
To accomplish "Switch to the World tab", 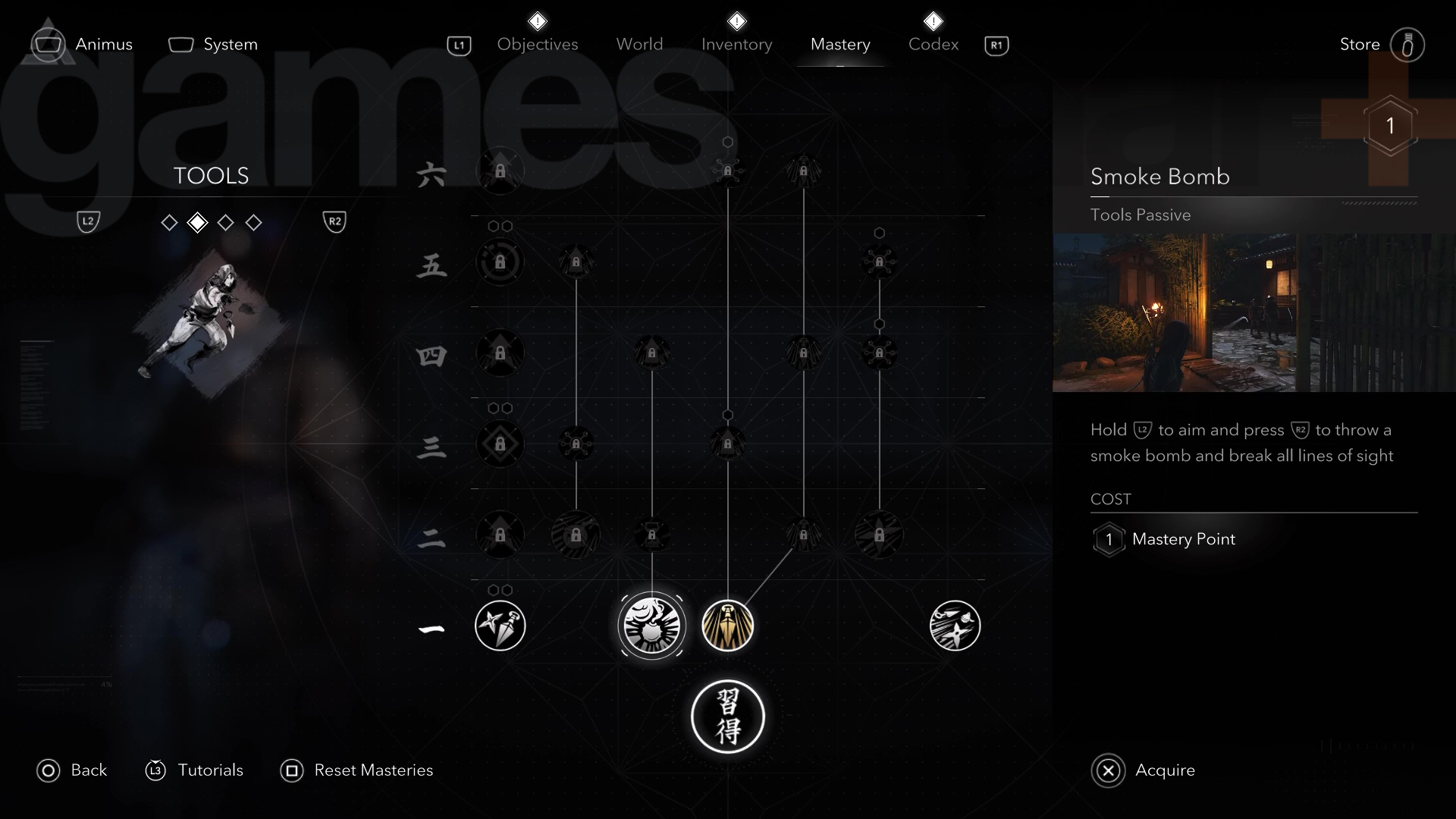I will coord(639,45).
